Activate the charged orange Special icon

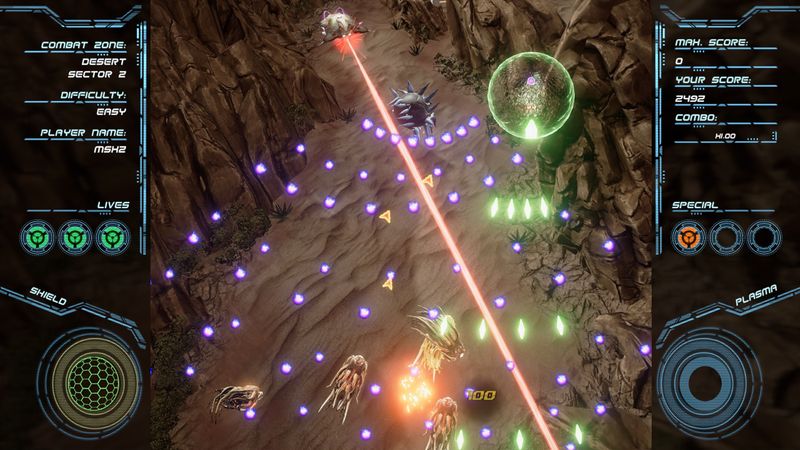688,237
